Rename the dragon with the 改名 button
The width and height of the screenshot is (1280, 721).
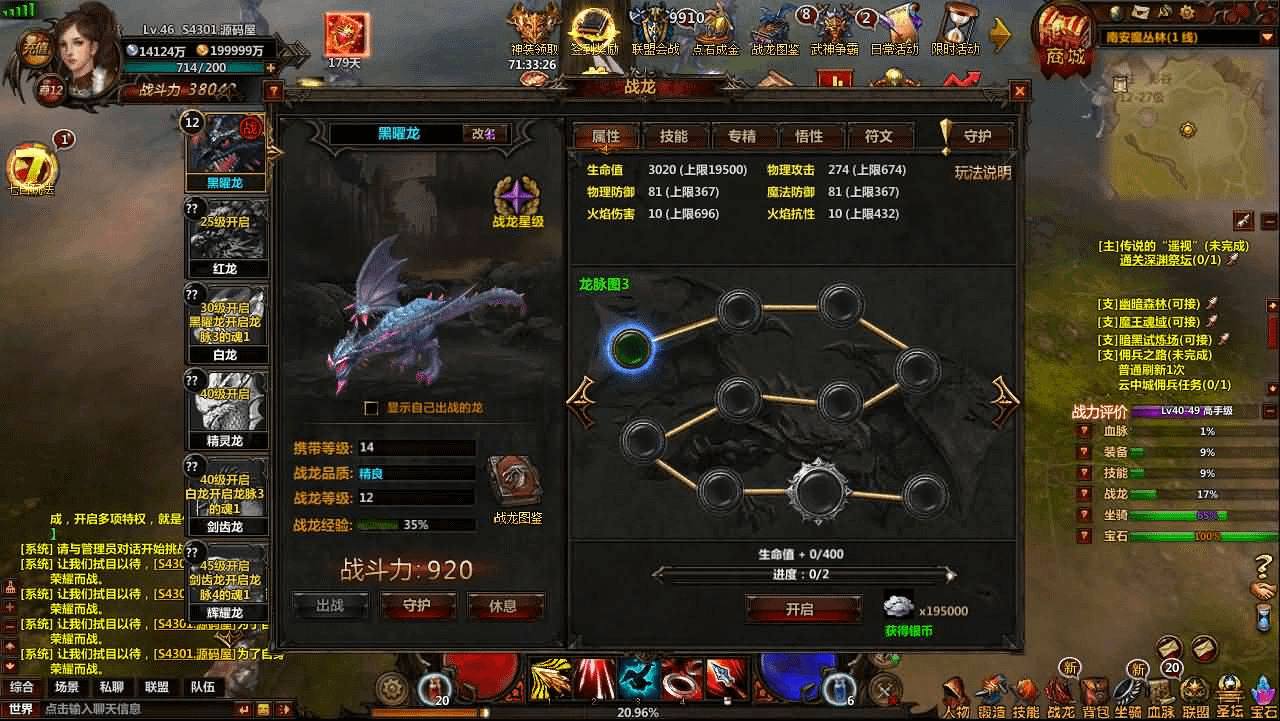click(484, 134)
